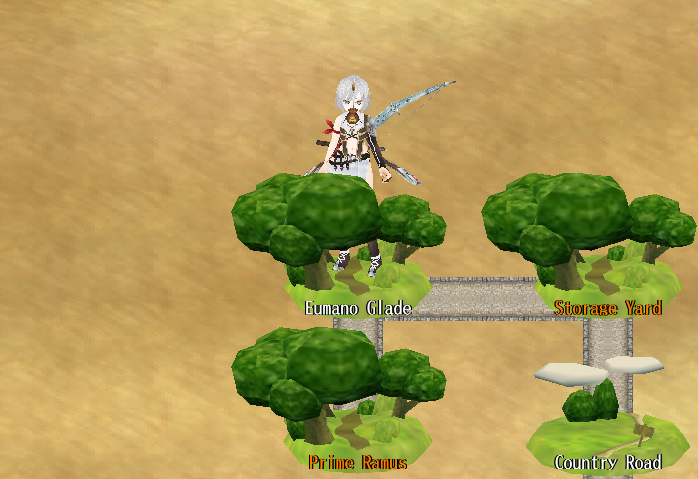Go to the Country Road location
Image resolution: width=698 pixels, height=479 pixels.
[x=605, y=420]
